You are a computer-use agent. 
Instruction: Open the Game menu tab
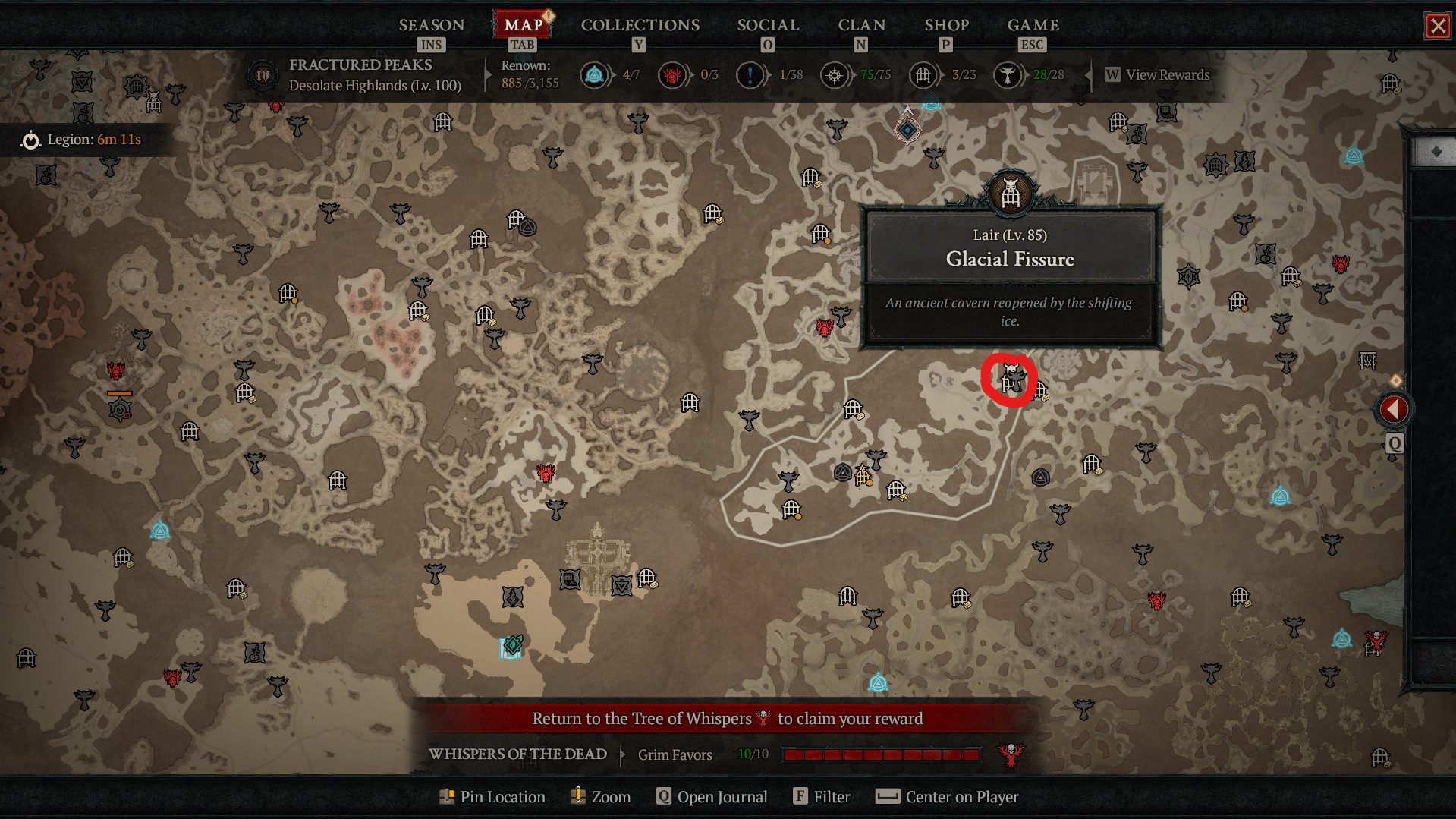click(x=1033, y=25)
